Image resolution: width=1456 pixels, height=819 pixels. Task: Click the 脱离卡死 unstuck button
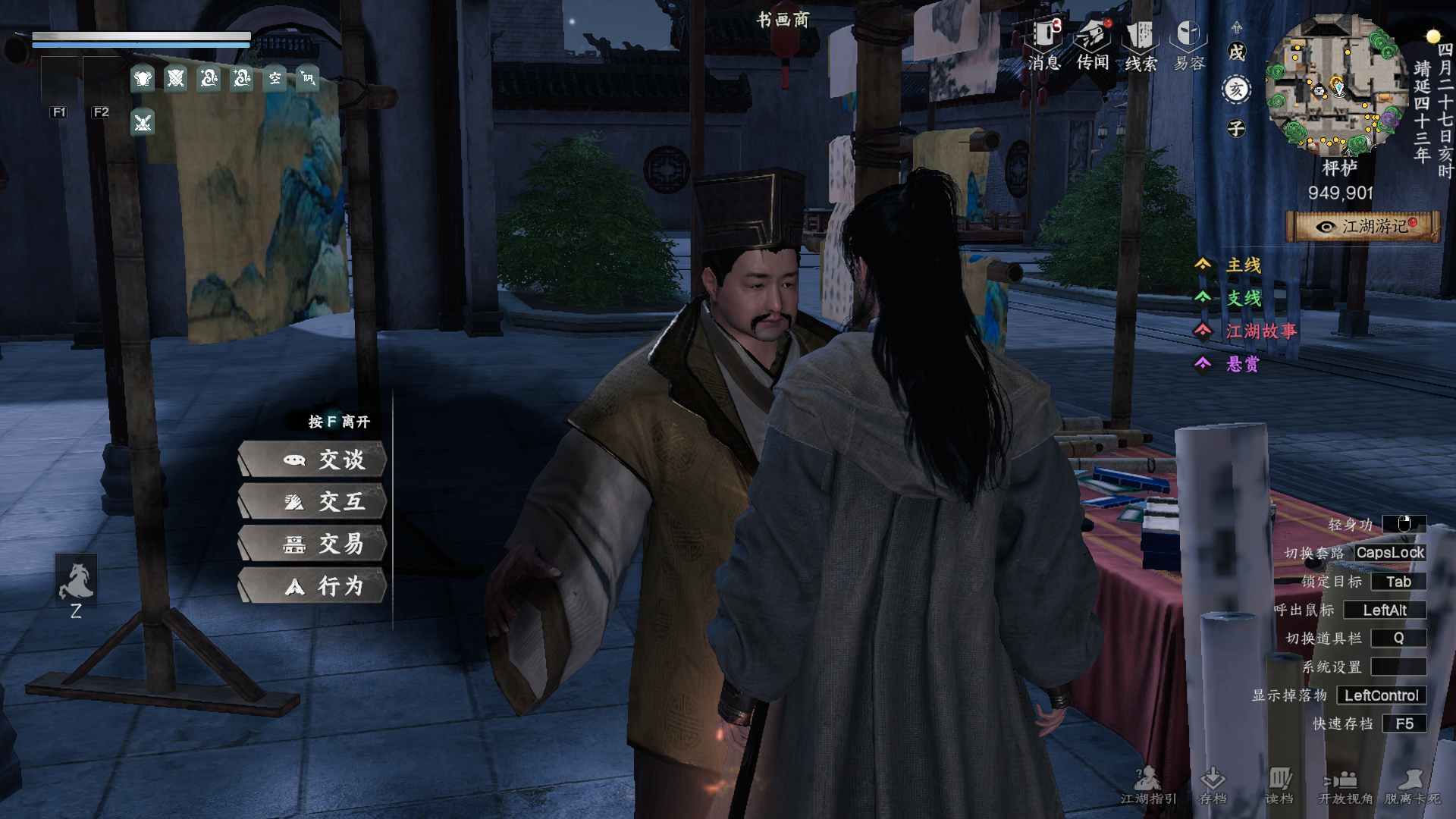click(x=1412, y=786)
